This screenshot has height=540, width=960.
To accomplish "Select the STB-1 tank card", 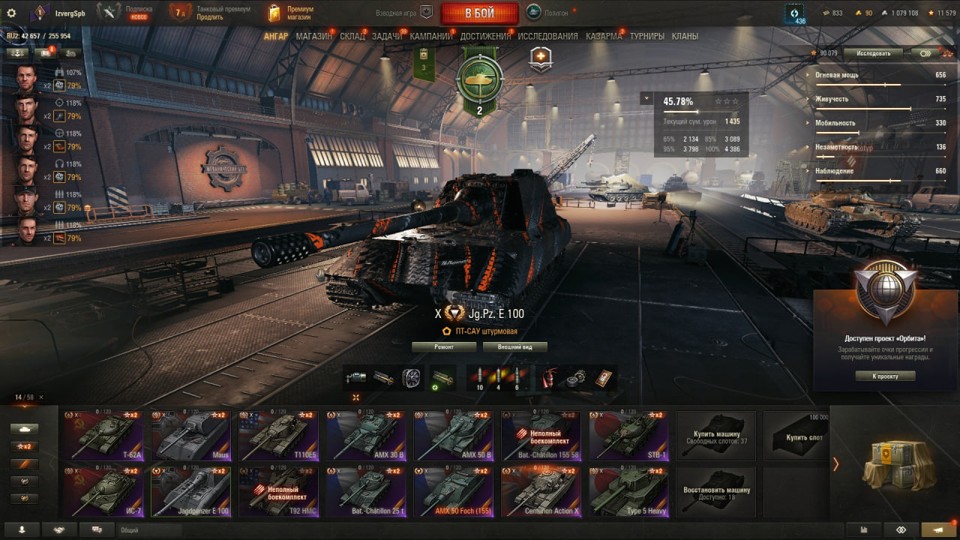I will pyautogui.click(x=629, y=435).
